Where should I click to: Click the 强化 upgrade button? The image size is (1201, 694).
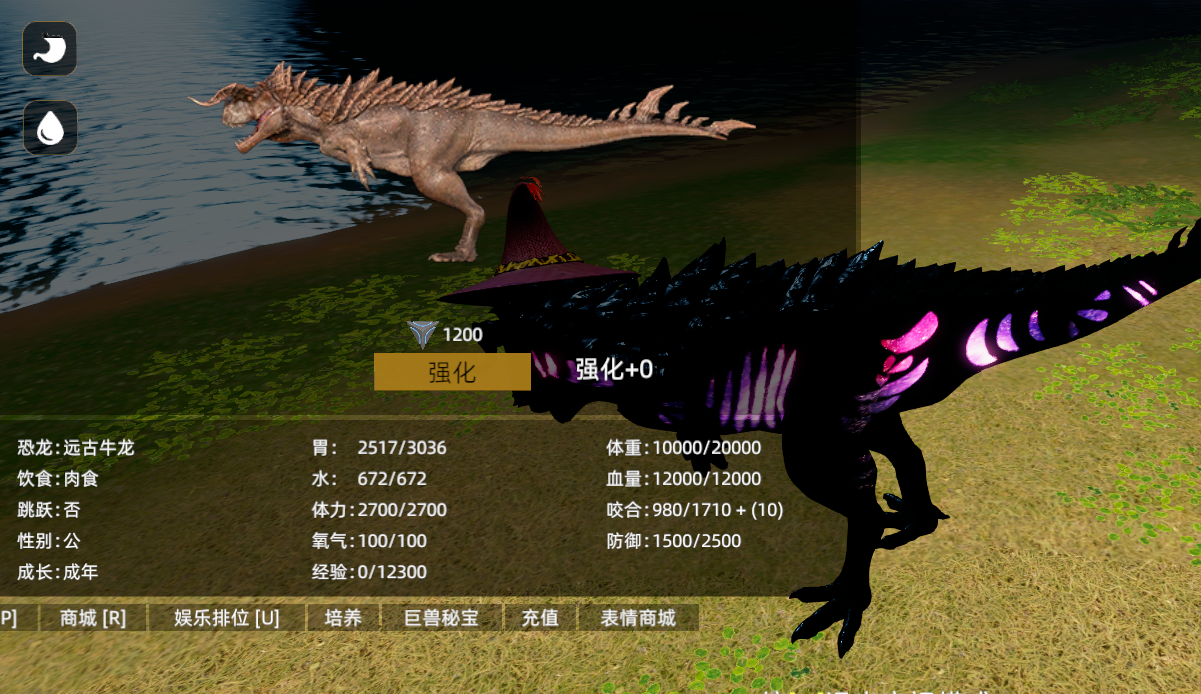click(x=452, y=372)
